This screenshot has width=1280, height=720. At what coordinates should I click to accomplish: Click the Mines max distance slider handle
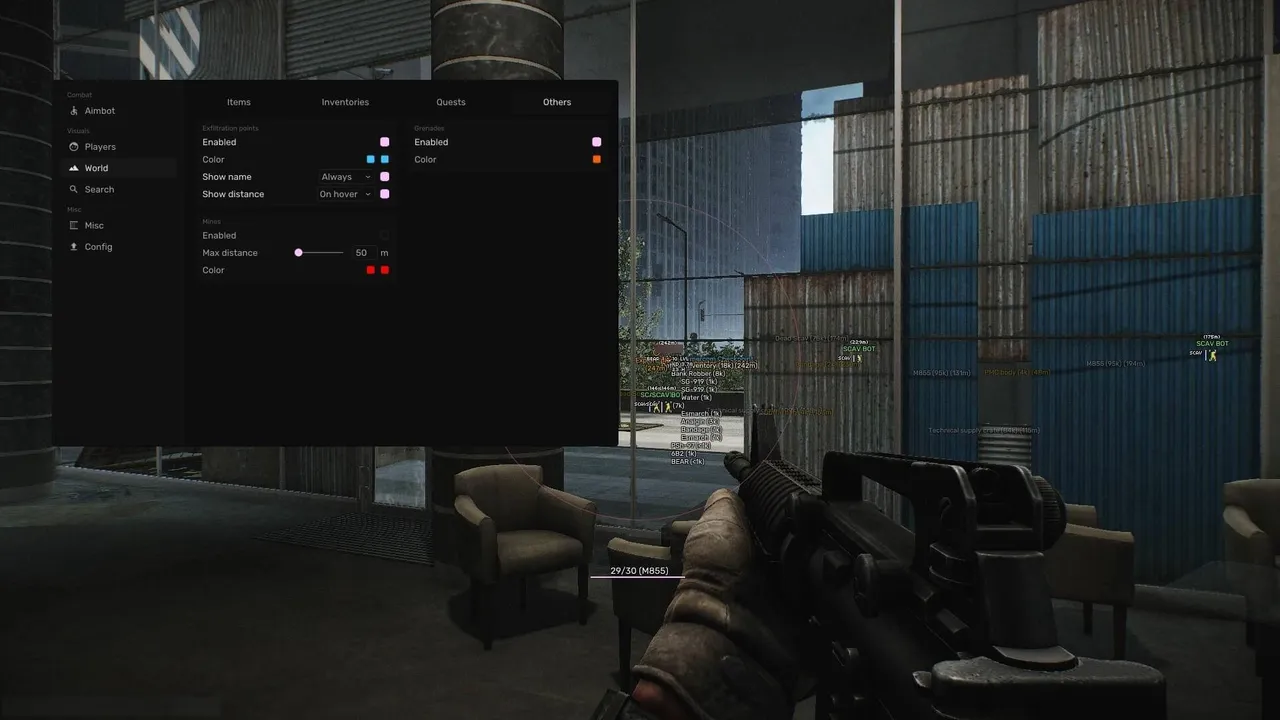click(298, 253)
